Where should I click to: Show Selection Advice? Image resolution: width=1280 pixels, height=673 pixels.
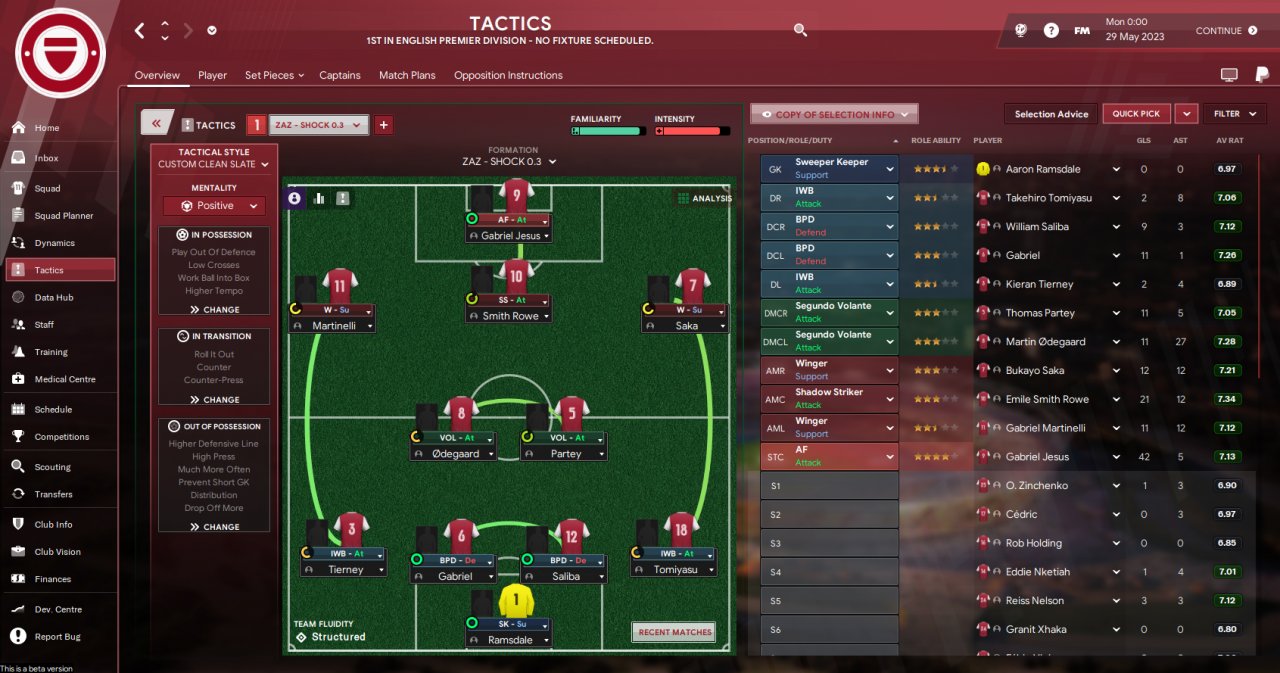(1051, 114)
